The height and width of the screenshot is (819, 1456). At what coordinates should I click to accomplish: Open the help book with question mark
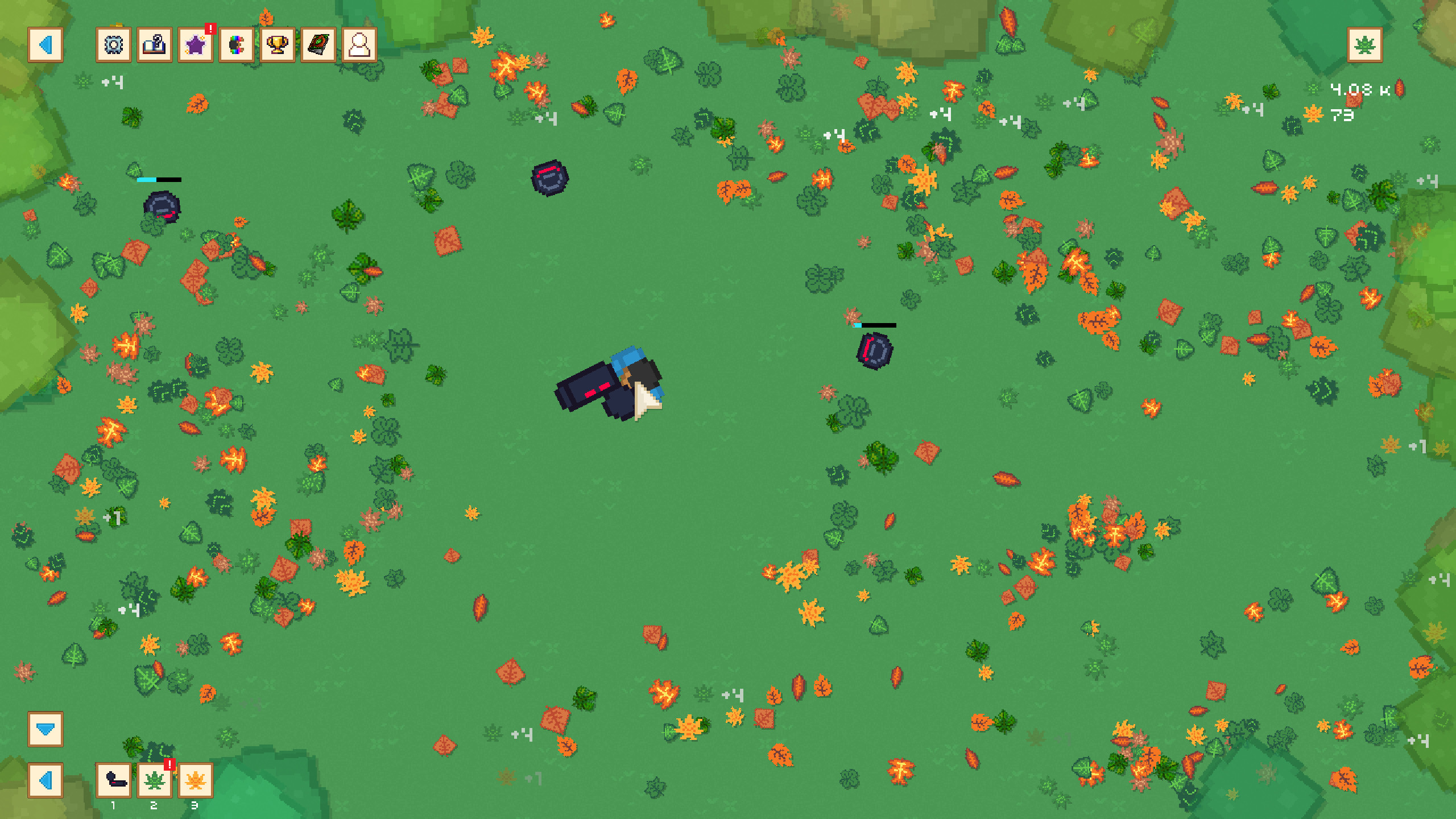(155, 45)
